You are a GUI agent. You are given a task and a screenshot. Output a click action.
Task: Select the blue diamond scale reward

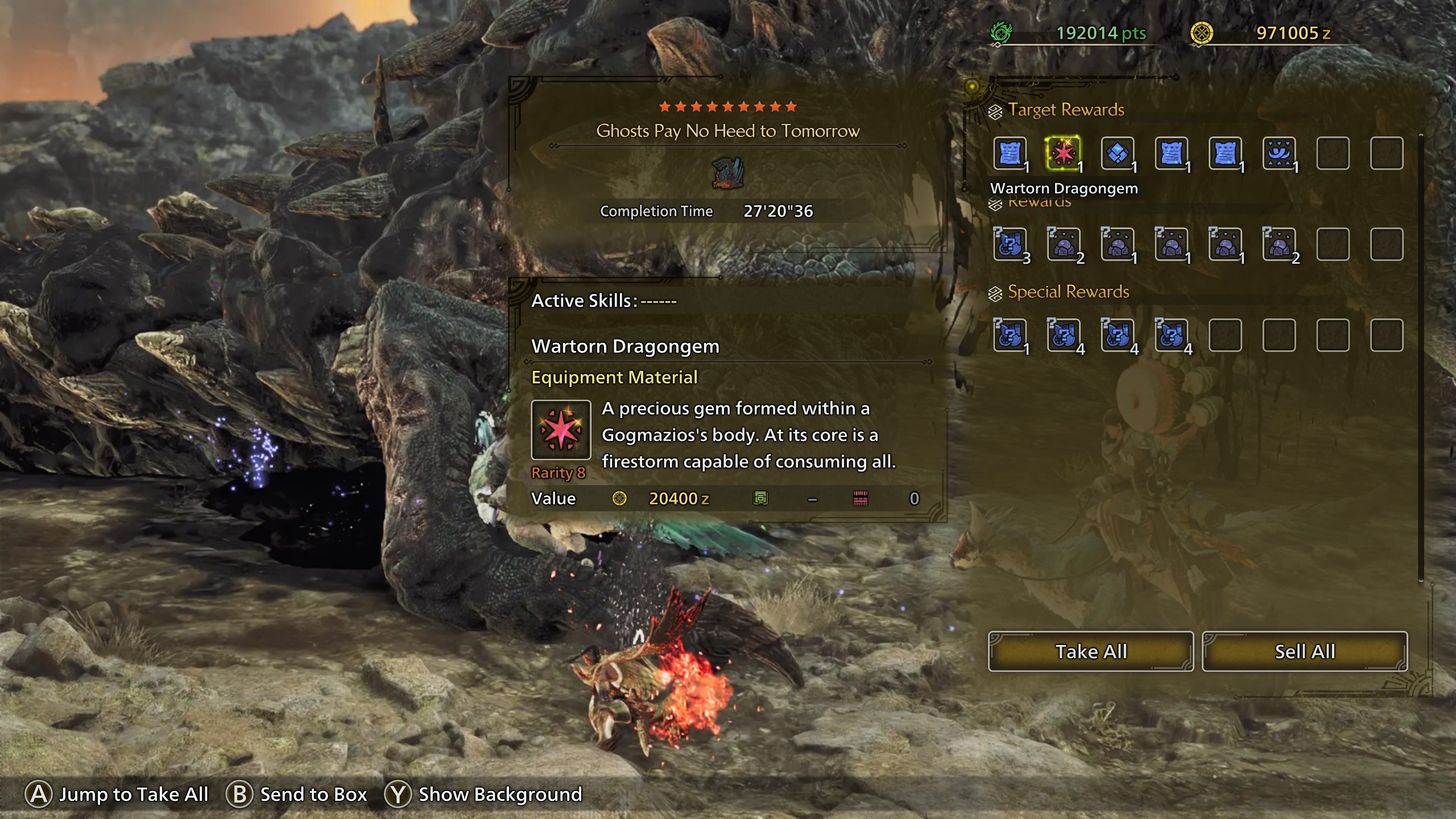coord(1117,153)
